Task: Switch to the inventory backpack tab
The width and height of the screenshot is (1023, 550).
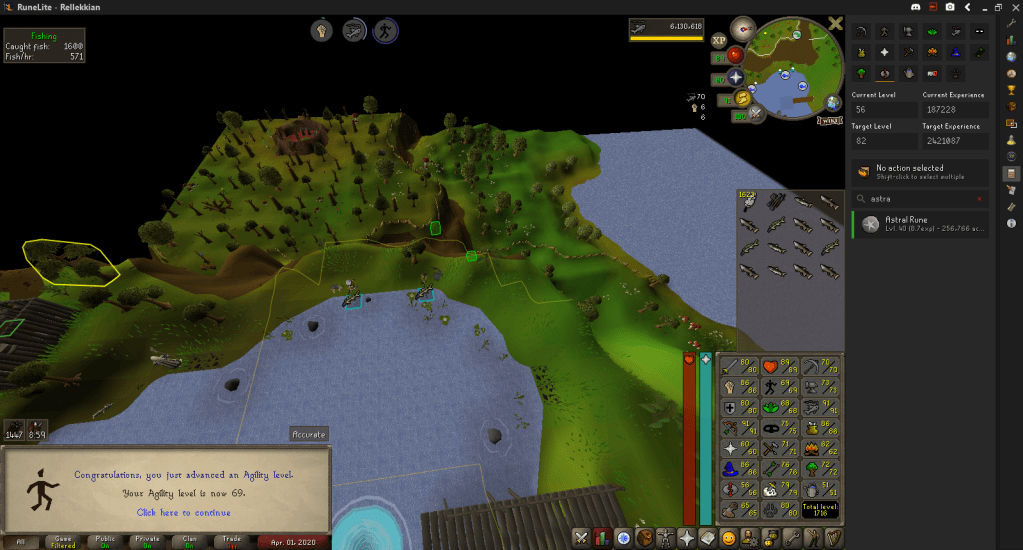Action: pyautogui.click(x=646, y=539)
